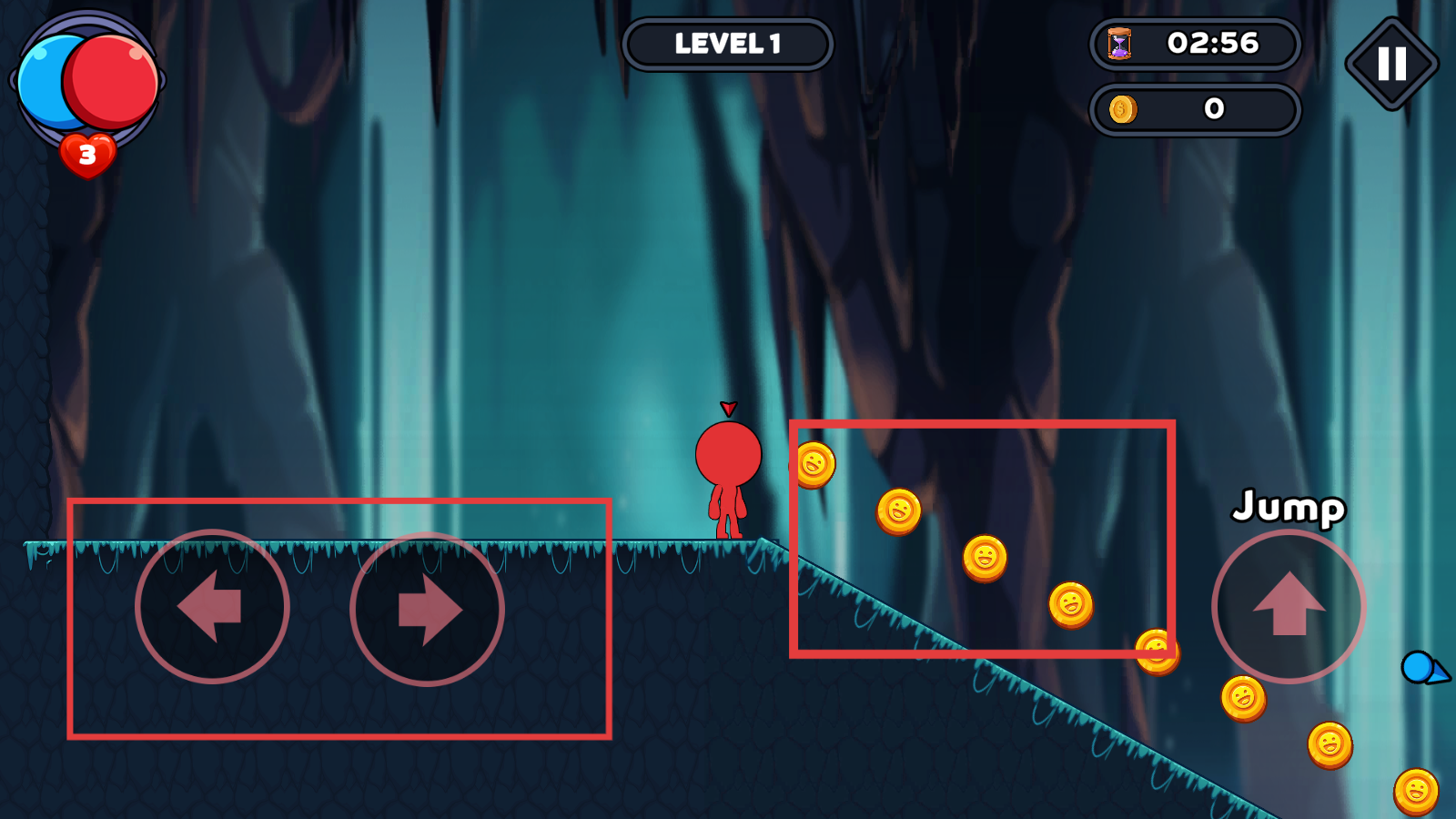
Task: Move right with the right arrow button
Action: 427,609
